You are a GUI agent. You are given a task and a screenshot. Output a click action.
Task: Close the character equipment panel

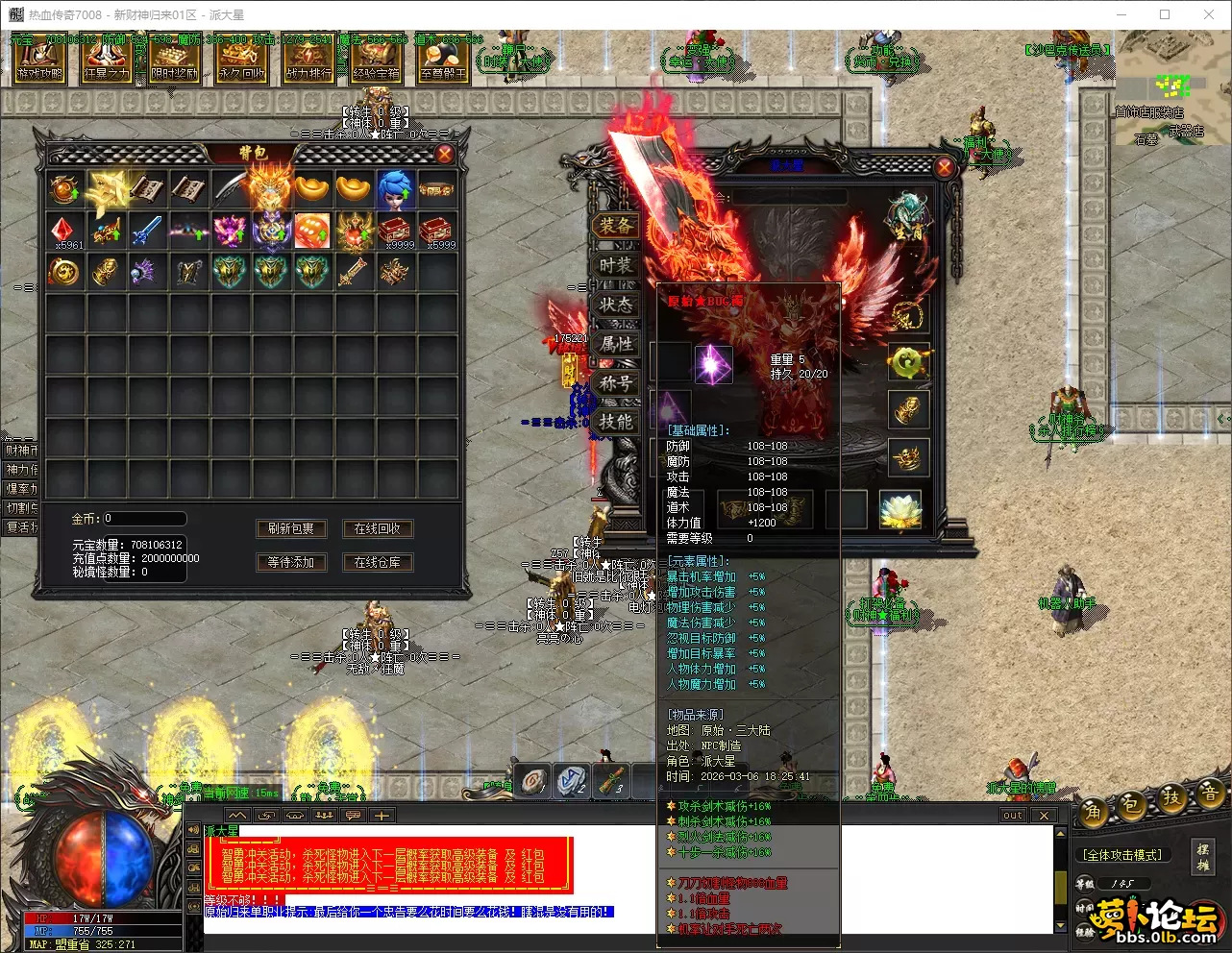[945, 168]
